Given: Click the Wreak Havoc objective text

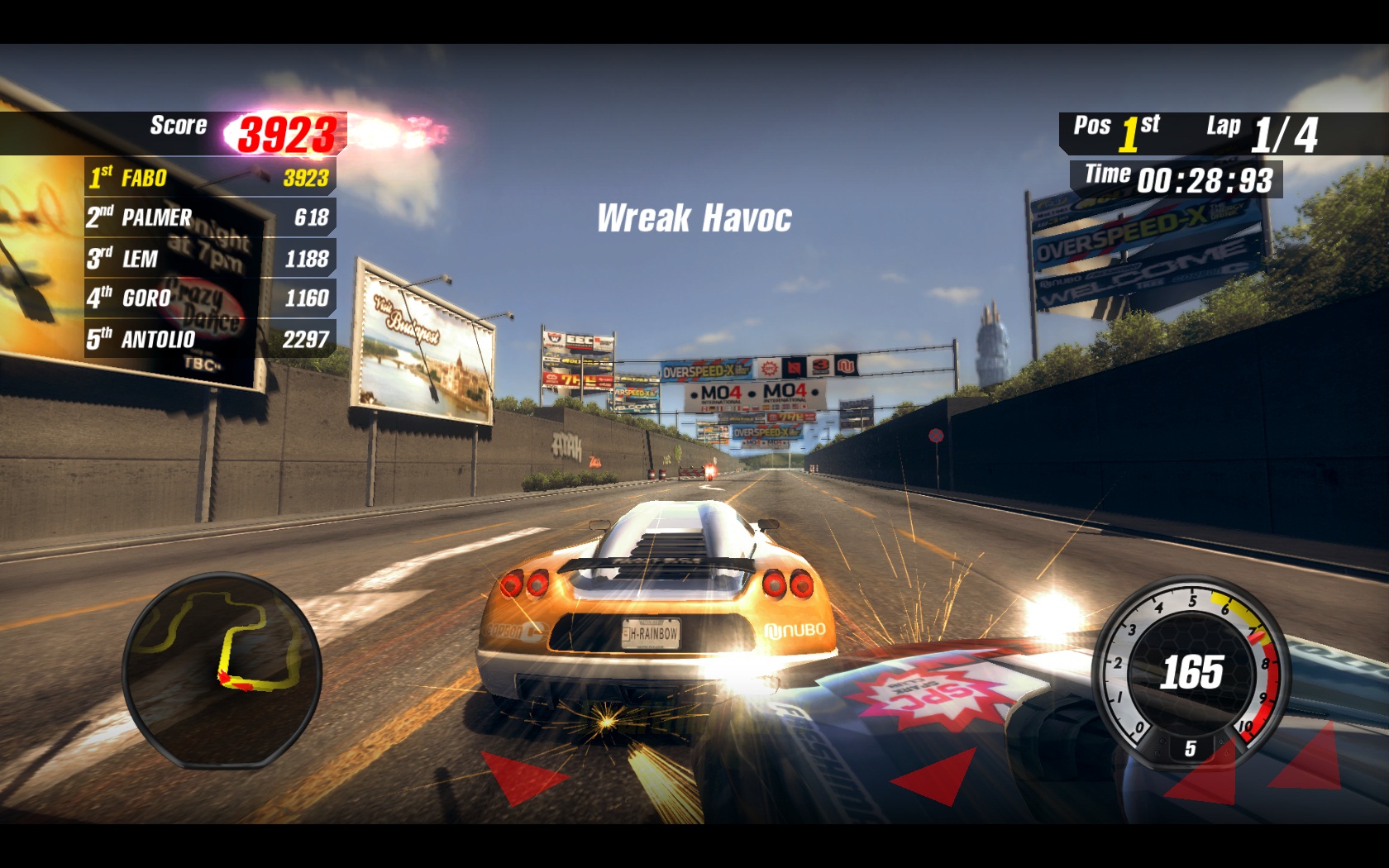Looking at the screenshot, I should [693, 217].
